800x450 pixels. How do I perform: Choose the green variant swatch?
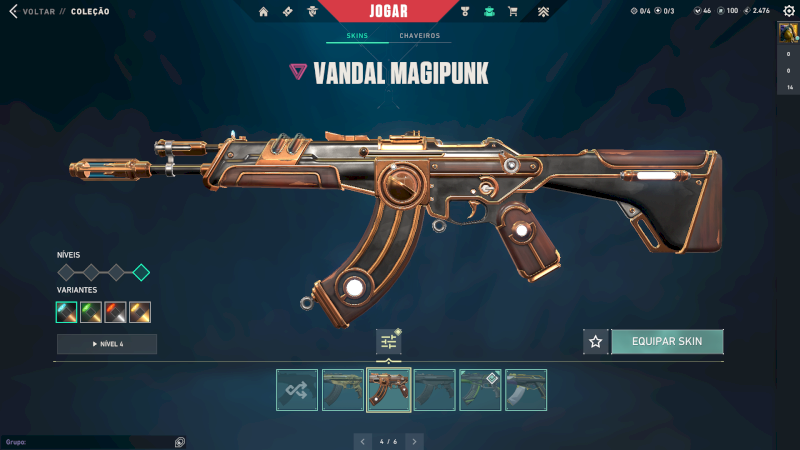(x=91, y=312)
